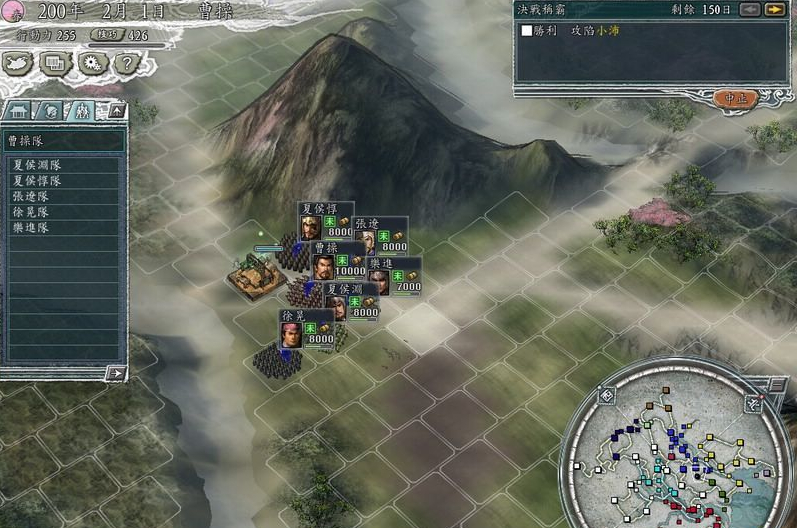The image size is (798, 528).
Task: Open the China map icon button
Action: tap(20, 63)
